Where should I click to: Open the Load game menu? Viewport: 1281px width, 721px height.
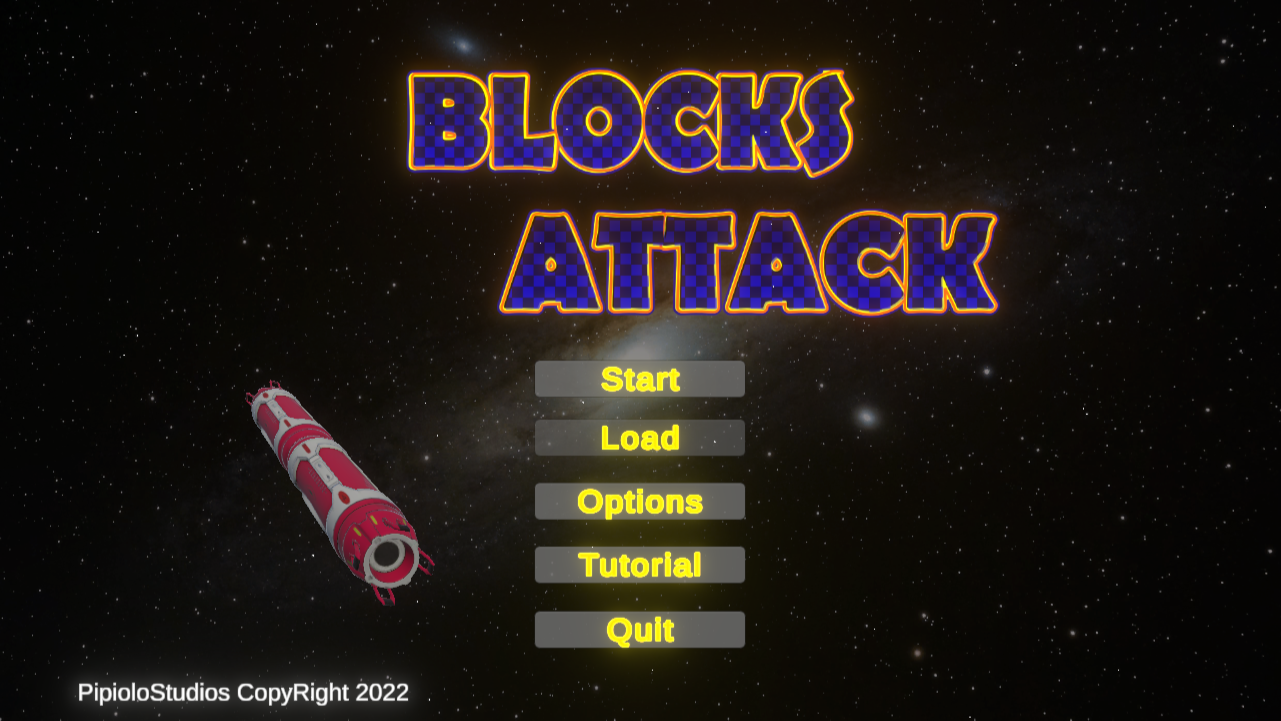640,437
